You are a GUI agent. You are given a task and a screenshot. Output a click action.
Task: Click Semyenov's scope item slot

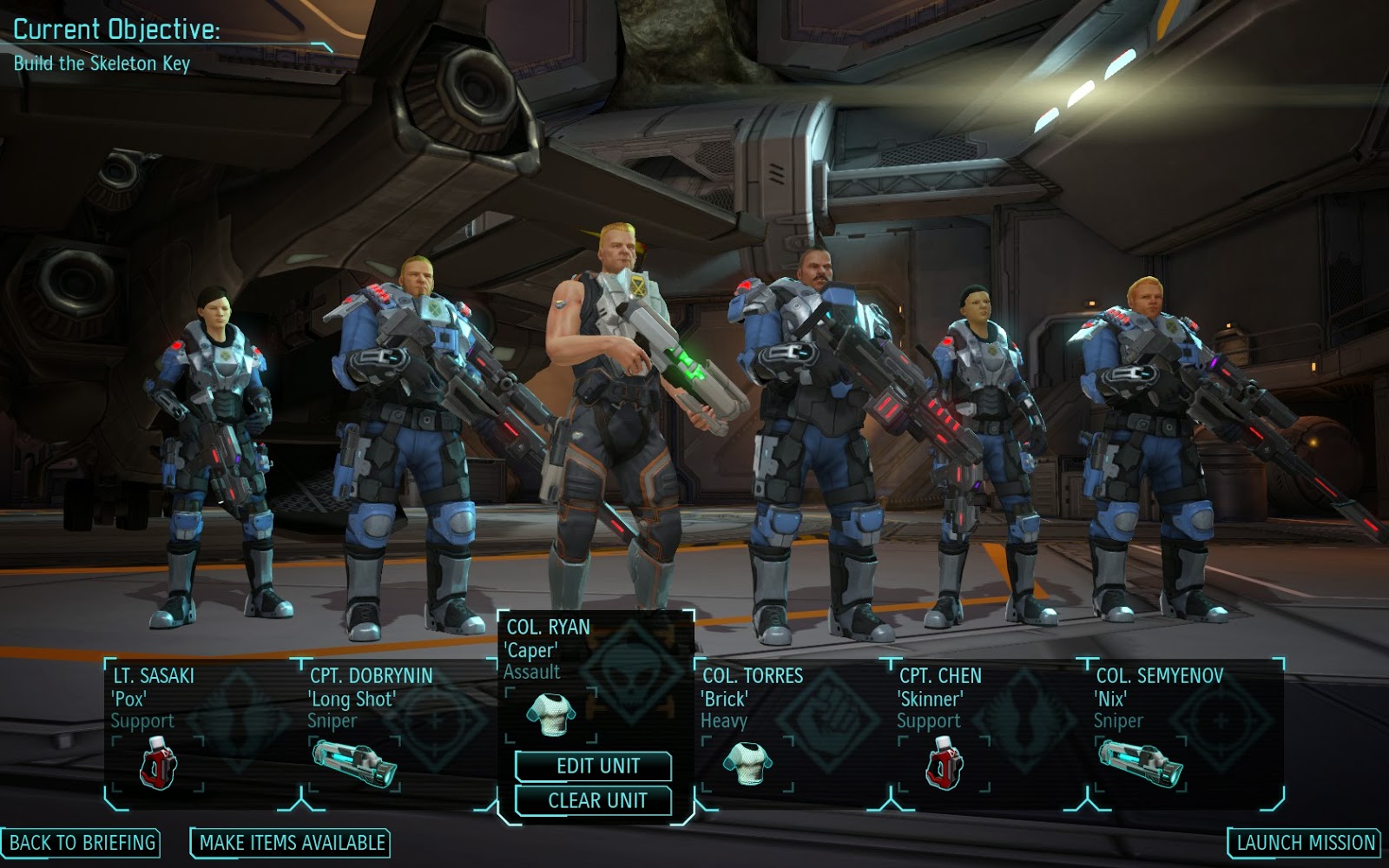(1141, 763)
